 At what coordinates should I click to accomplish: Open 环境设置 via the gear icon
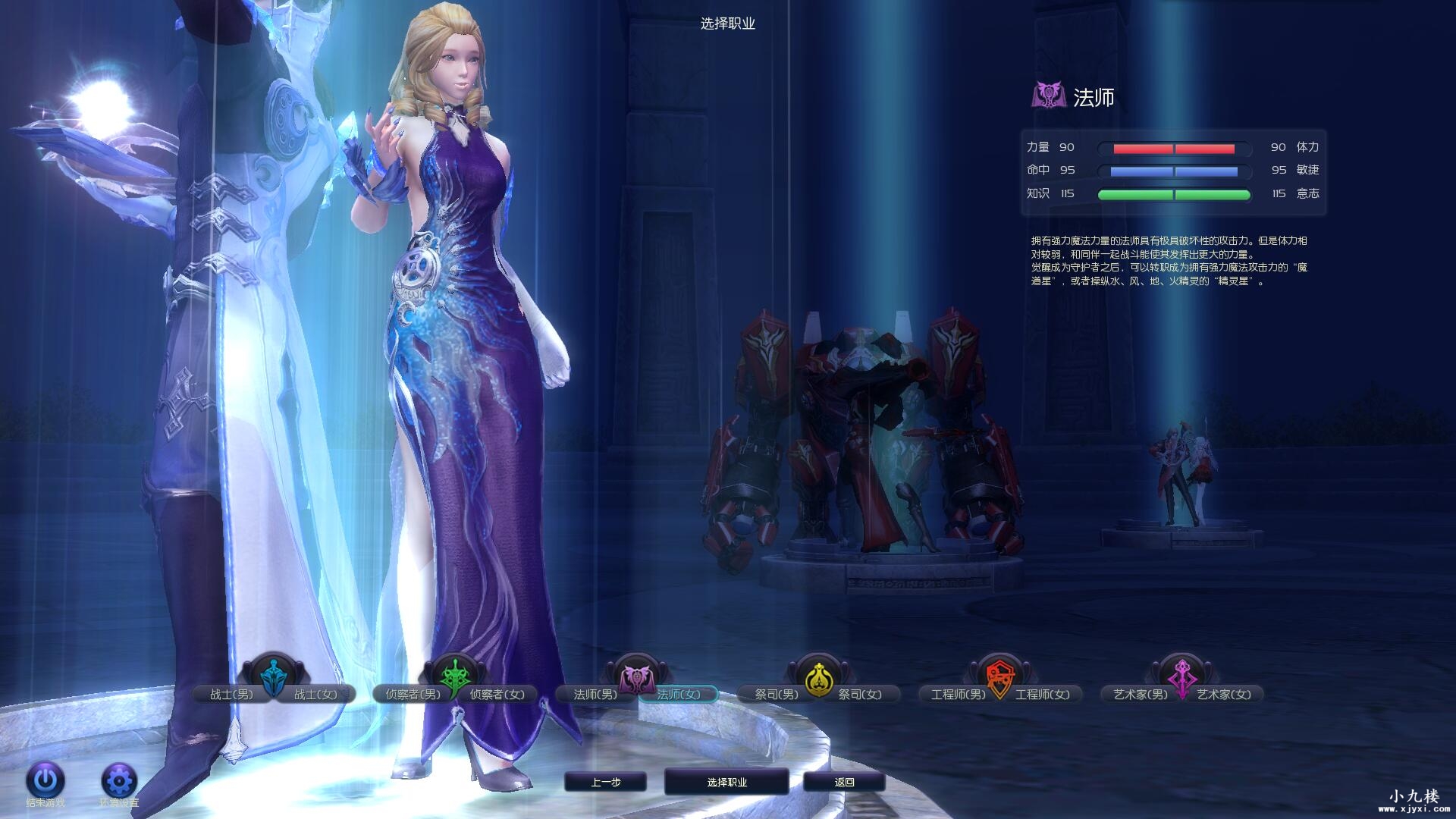point(118,780)
